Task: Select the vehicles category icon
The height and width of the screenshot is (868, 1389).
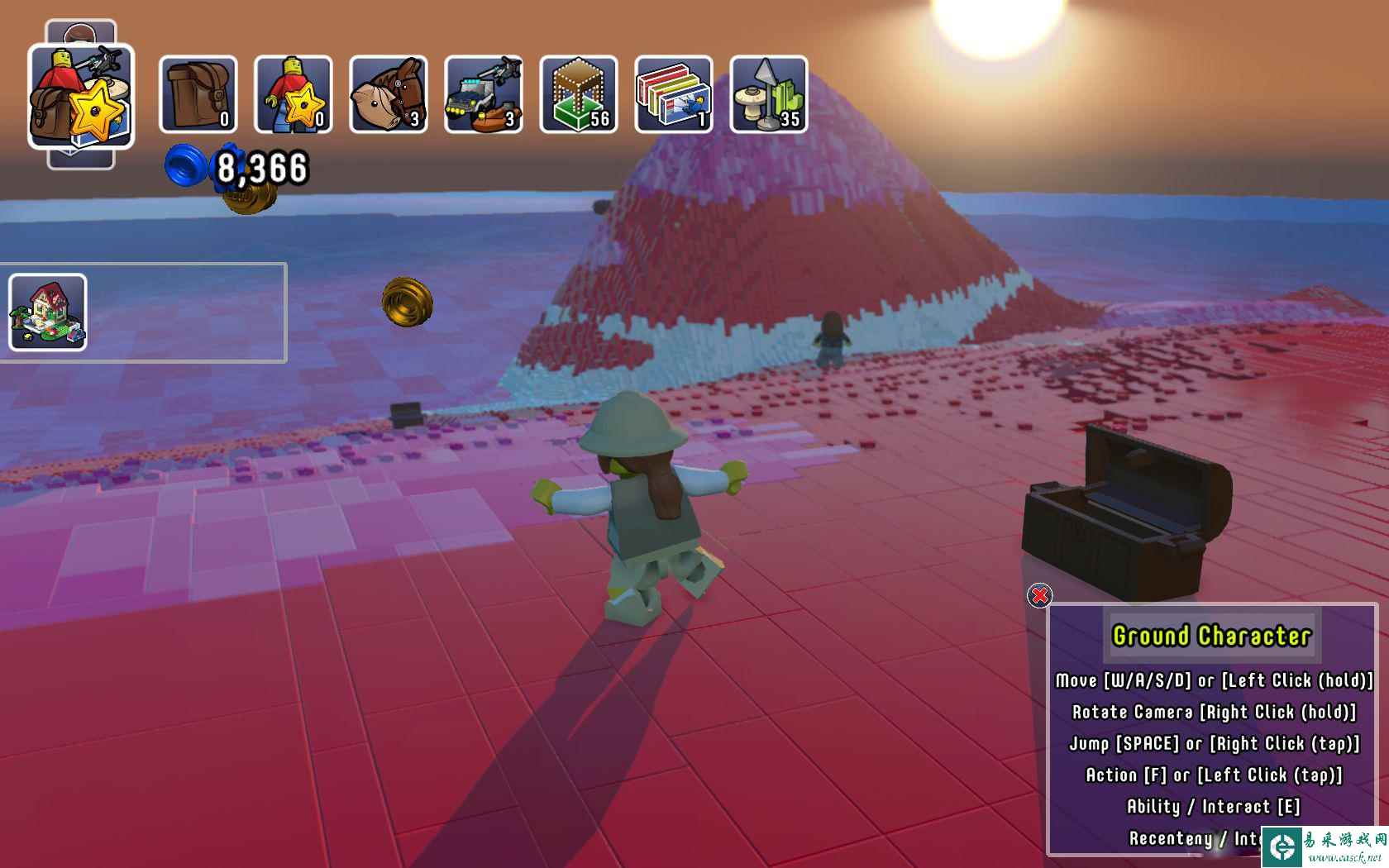Action: 483,94
